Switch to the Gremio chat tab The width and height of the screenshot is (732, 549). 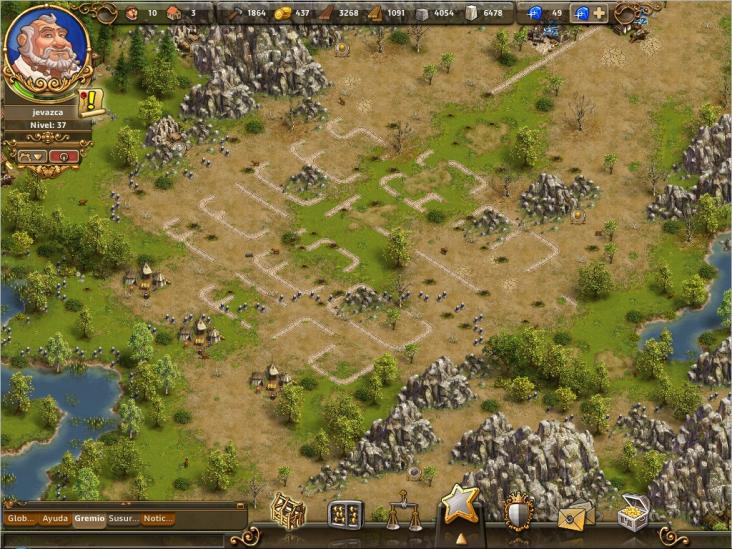89,519
